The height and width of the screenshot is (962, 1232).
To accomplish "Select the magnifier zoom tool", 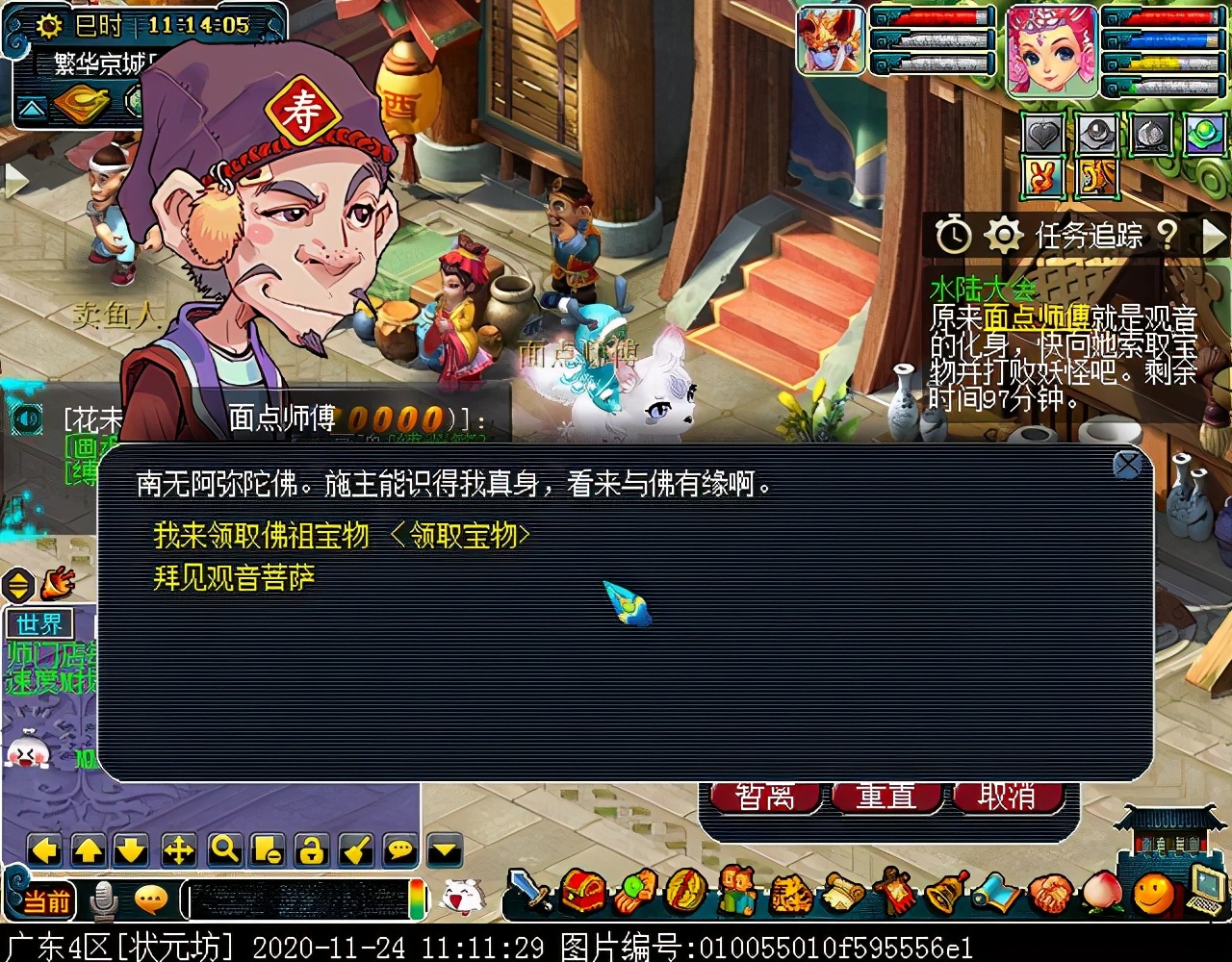I will point(221,850).
